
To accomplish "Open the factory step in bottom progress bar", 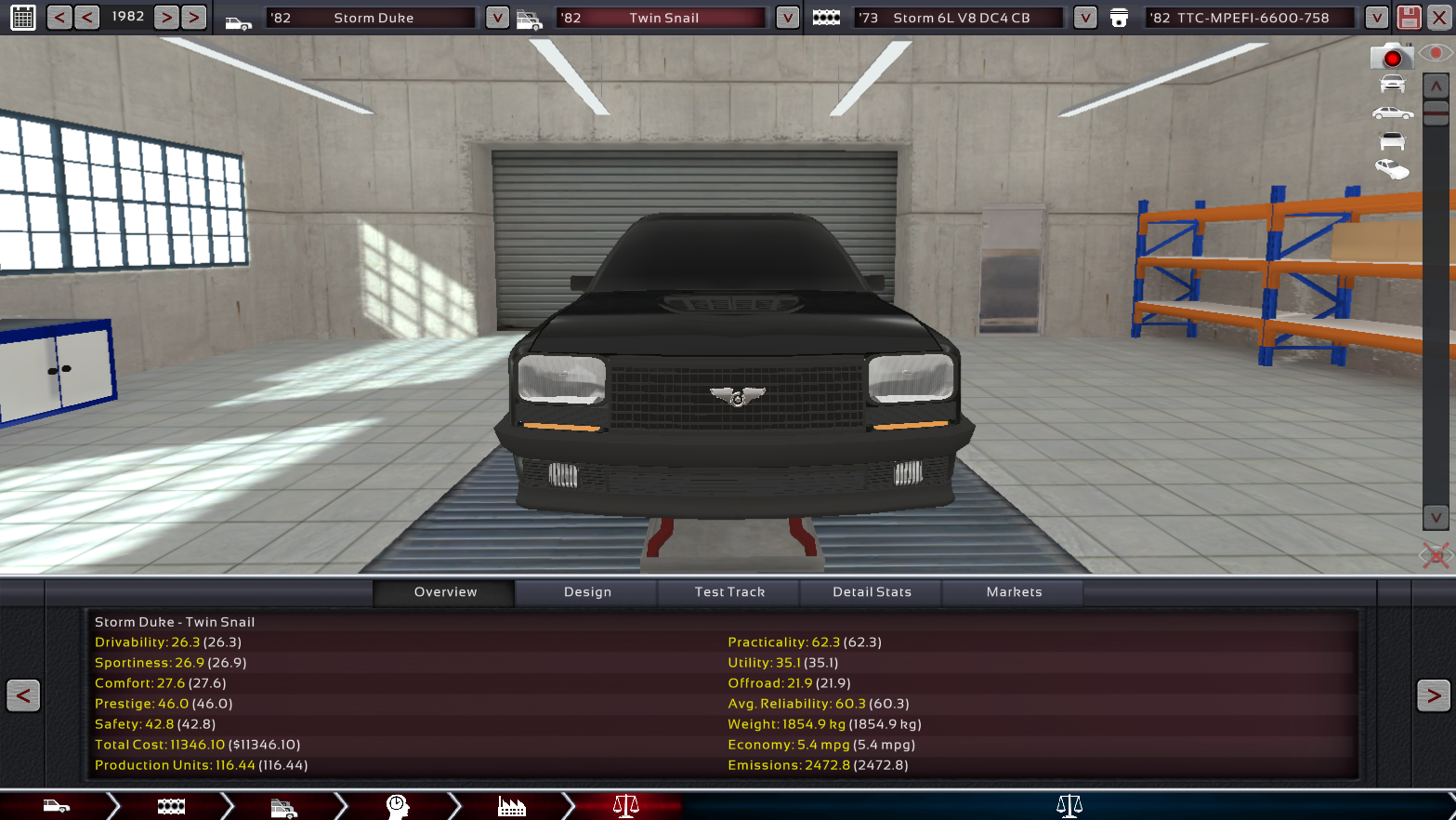I will coord(511,806).
